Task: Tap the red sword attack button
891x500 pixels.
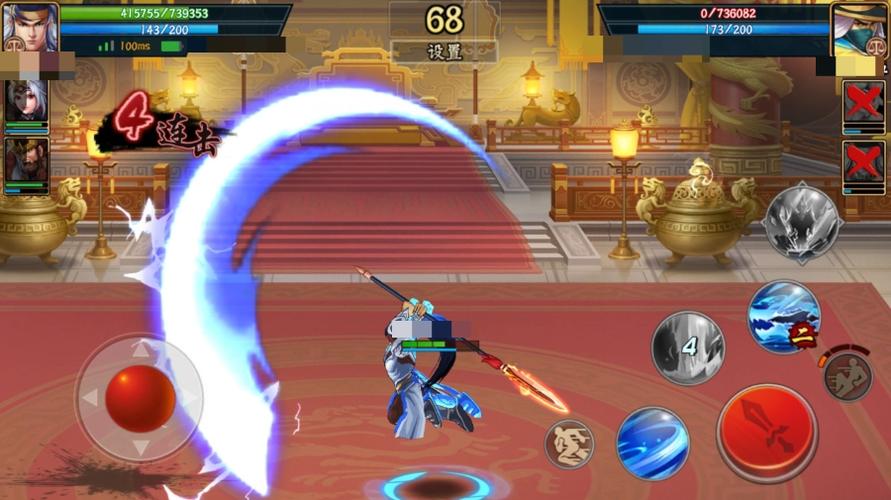Action: 767,432
